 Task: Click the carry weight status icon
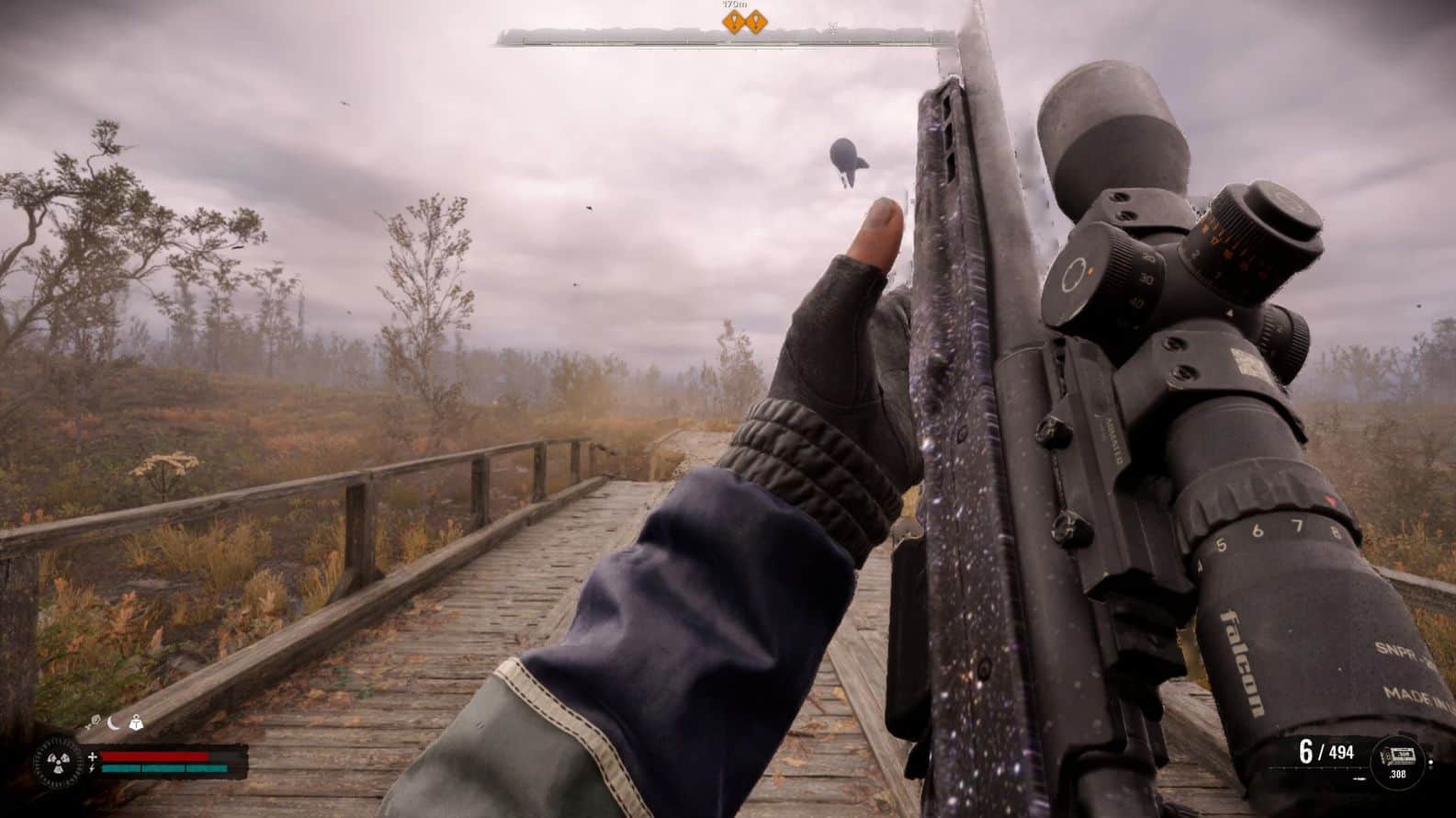tap(136, 722)
